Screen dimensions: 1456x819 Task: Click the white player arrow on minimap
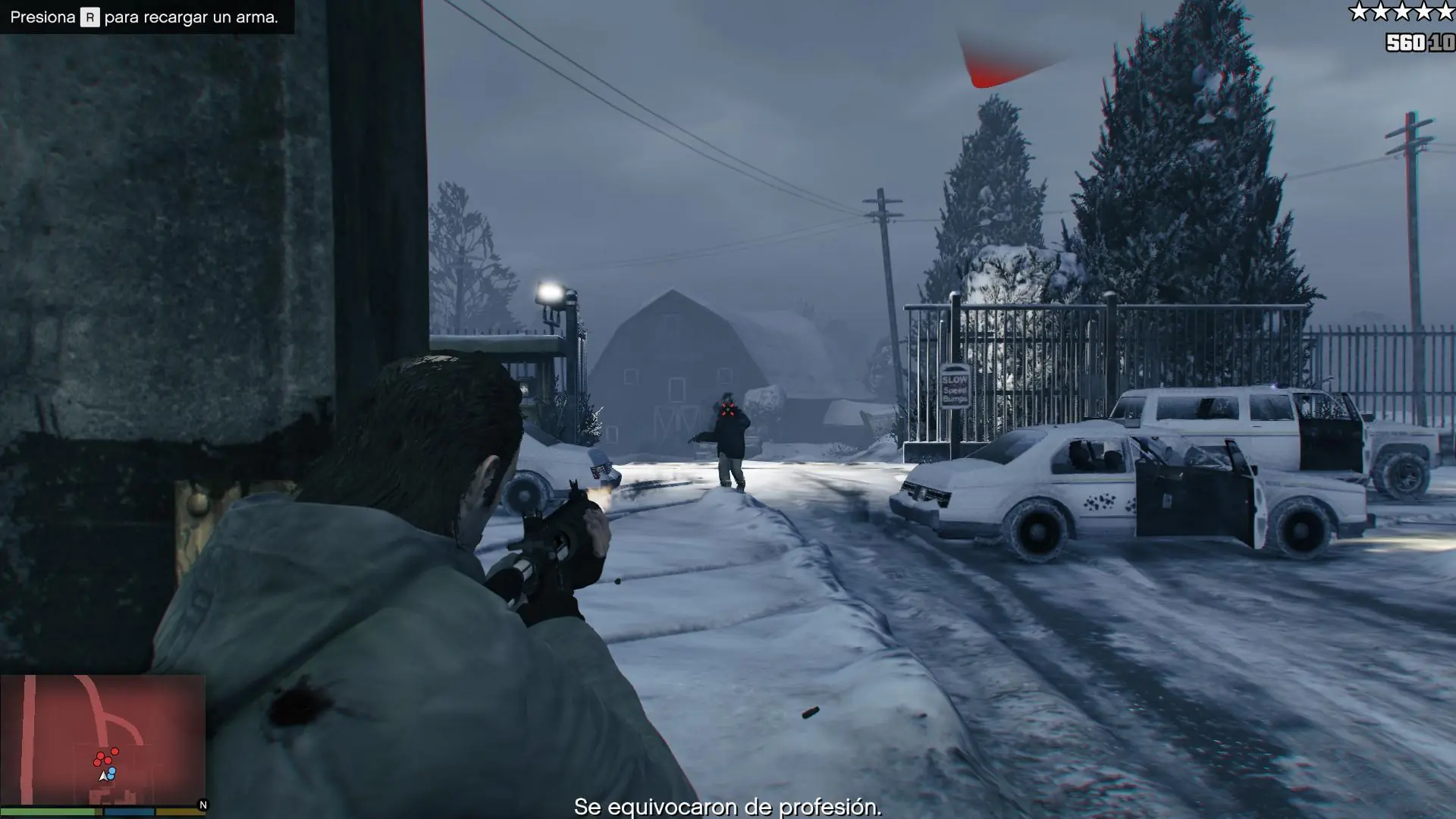coord(103,776)
